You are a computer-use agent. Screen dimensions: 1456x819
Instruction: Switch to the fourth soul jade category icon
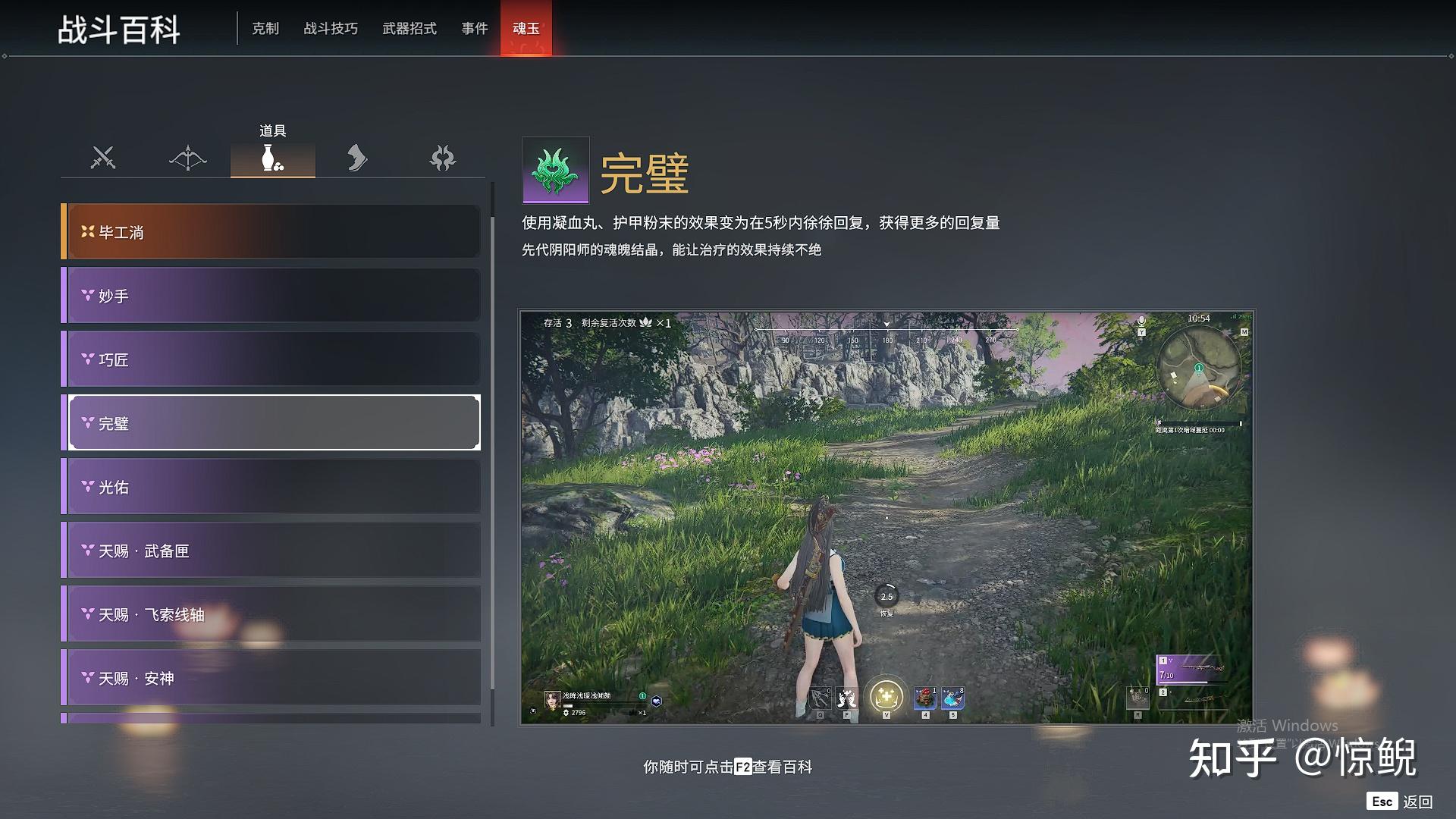point(357,158)
